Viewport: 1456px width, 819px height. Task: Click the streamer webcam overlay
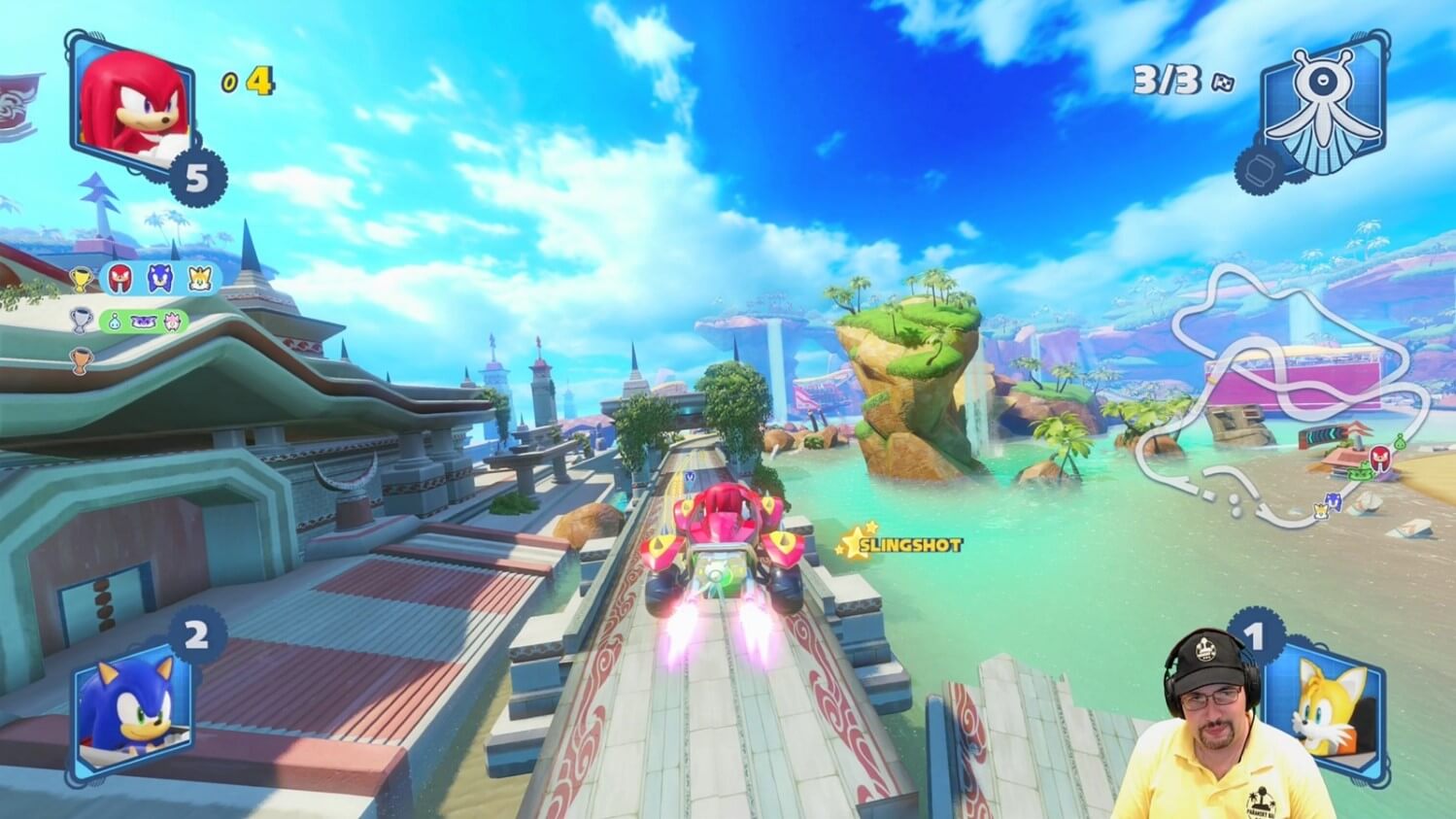click(1207, 729)
